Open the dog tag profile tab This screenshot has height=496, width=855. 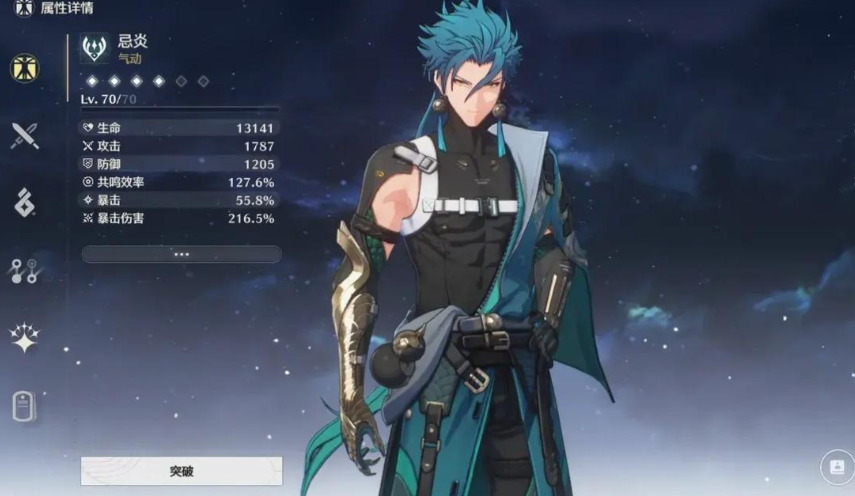pos(25,406)
